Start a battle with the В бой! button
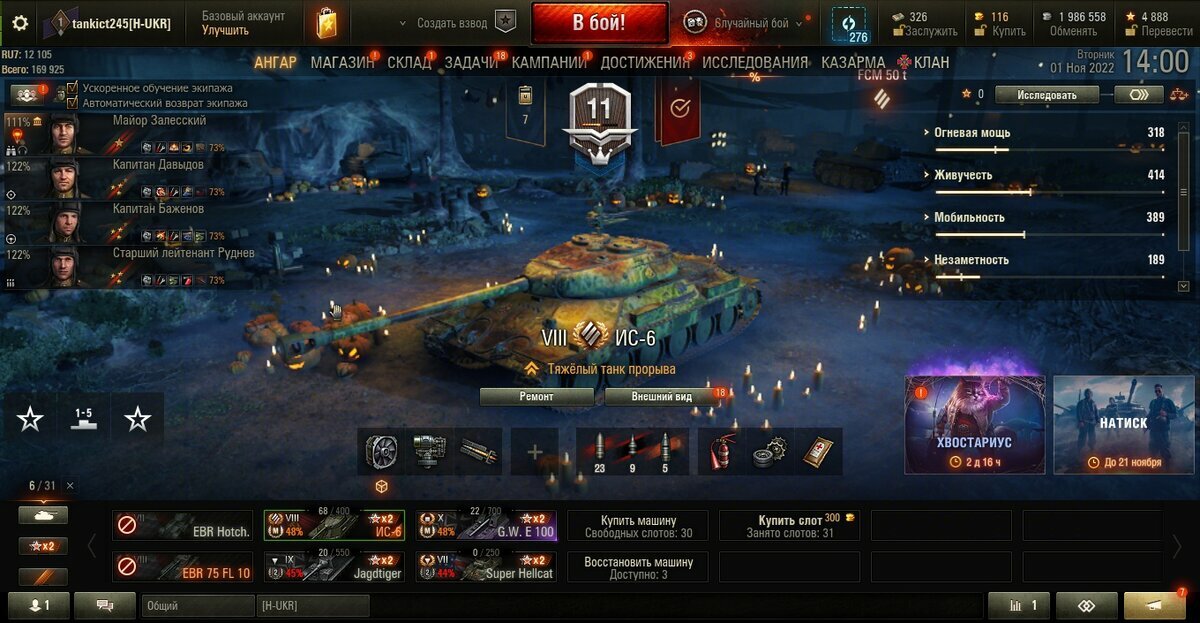 599,22
